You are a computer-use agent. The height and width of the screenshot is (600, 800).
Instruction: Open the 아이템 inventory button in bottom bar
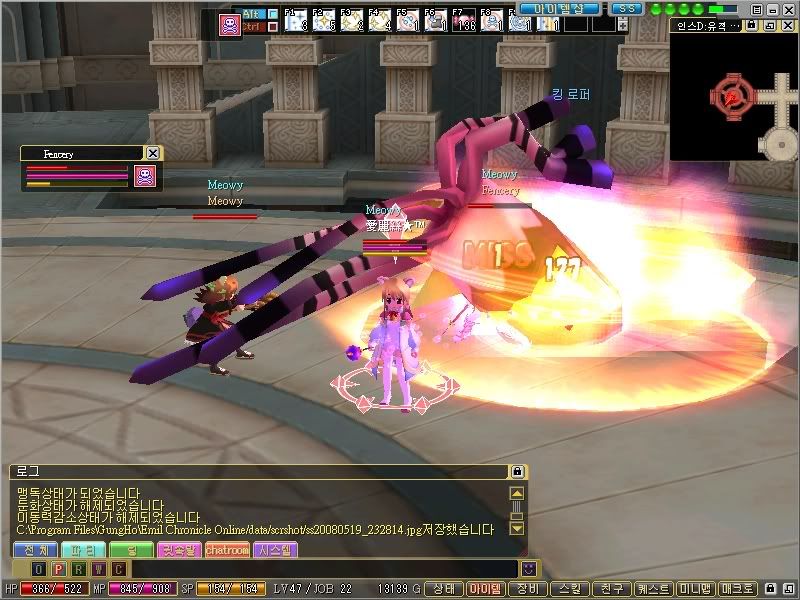tap(487, 589)
